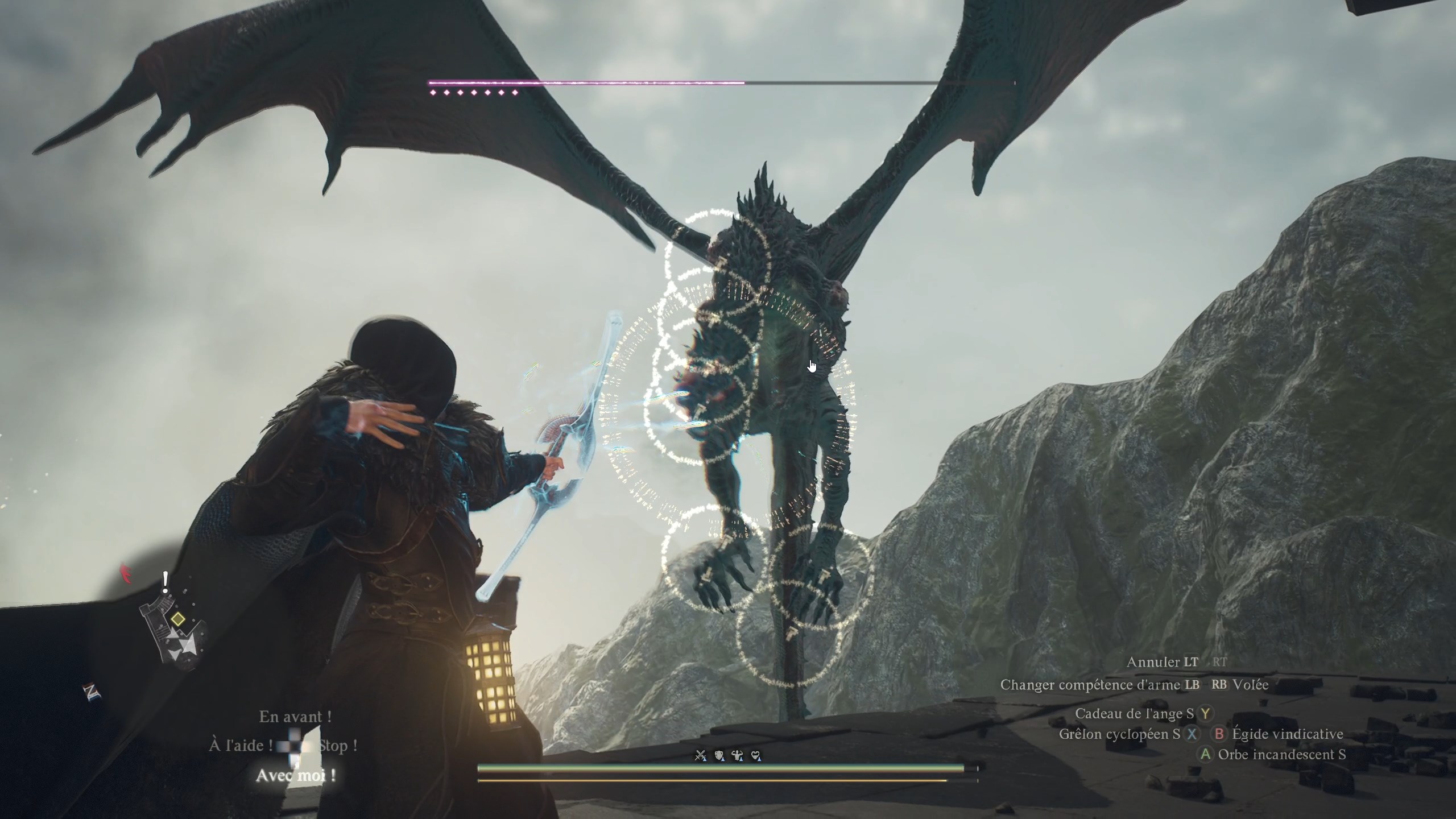Cast the Grêlon cyclopéen S skill

1119,734
